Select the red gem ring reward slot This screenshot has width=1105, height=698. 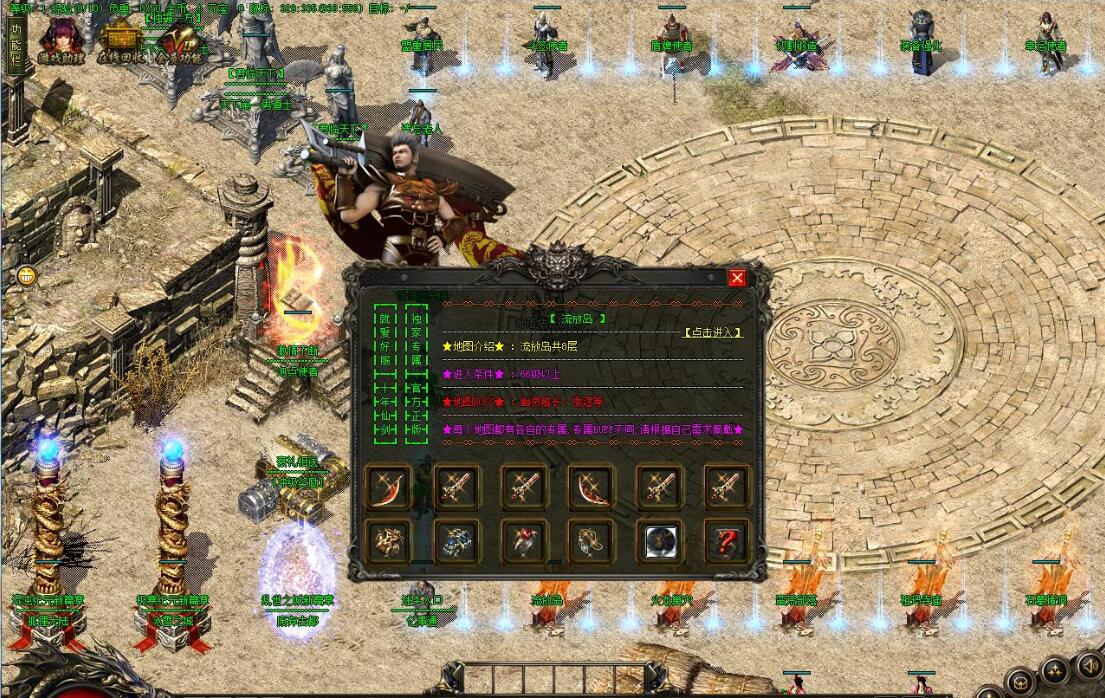coord(524,540)
